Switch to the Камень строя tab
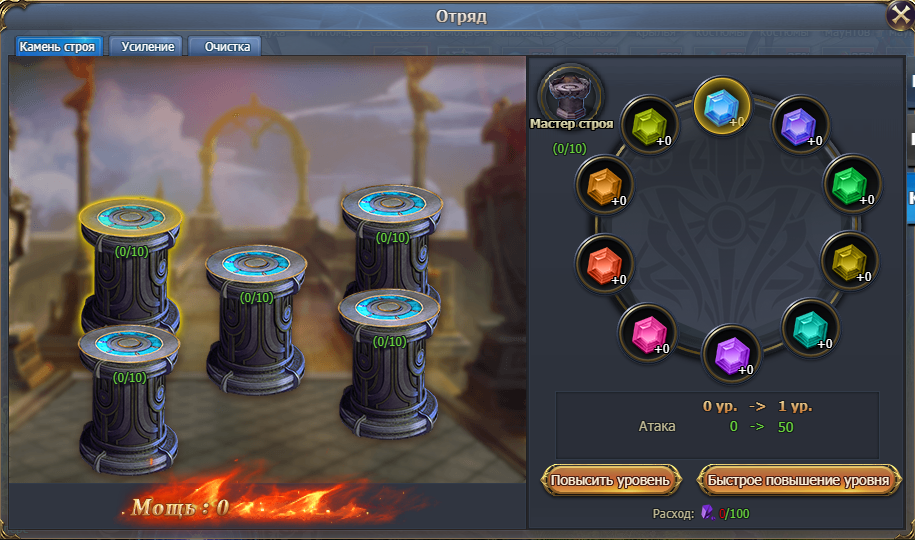915x540 pixels. [x=58, y=47]
